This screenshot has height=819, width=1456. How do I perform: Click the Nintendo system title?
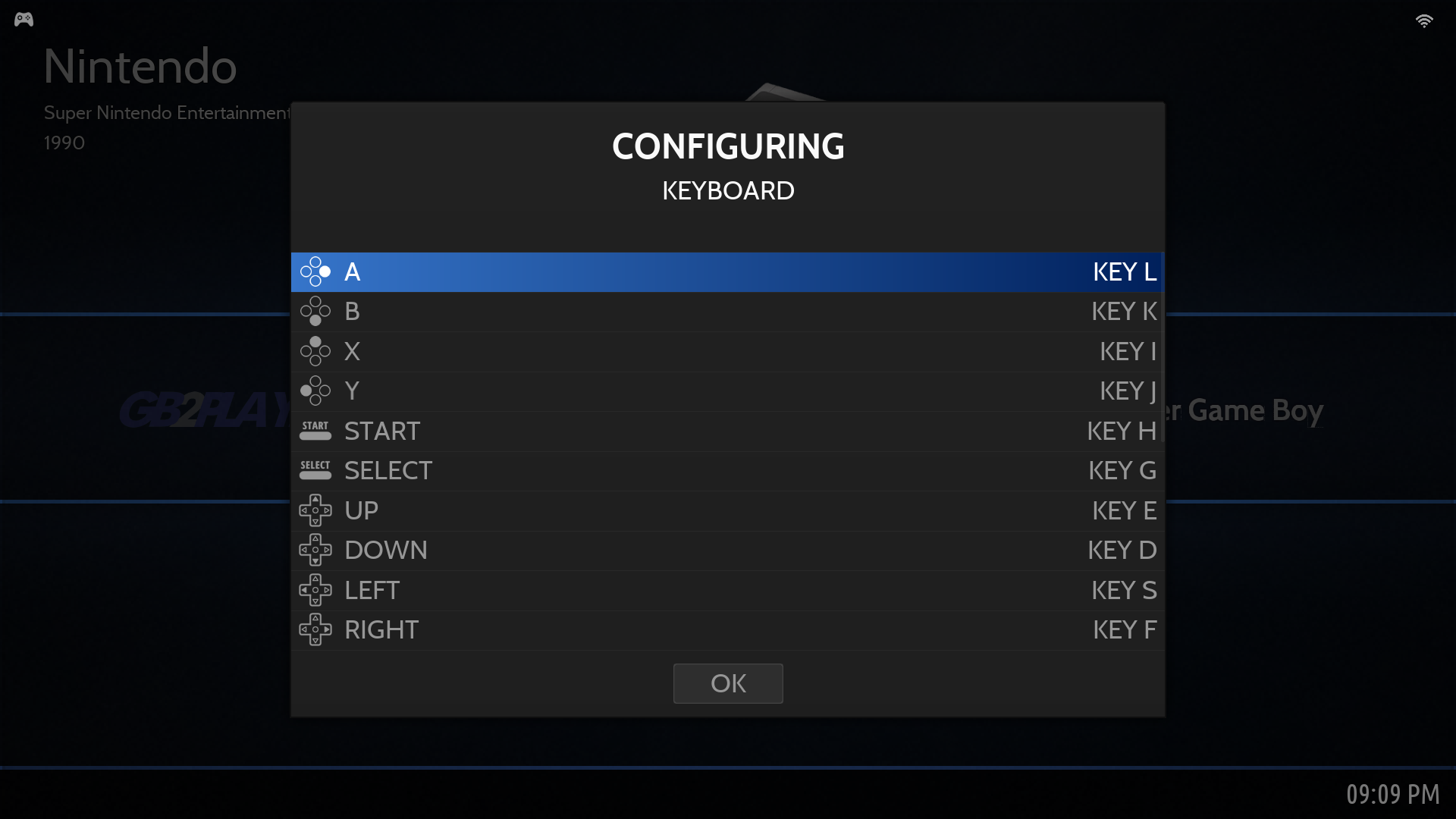pyautogui.click(x=140, y=66)
